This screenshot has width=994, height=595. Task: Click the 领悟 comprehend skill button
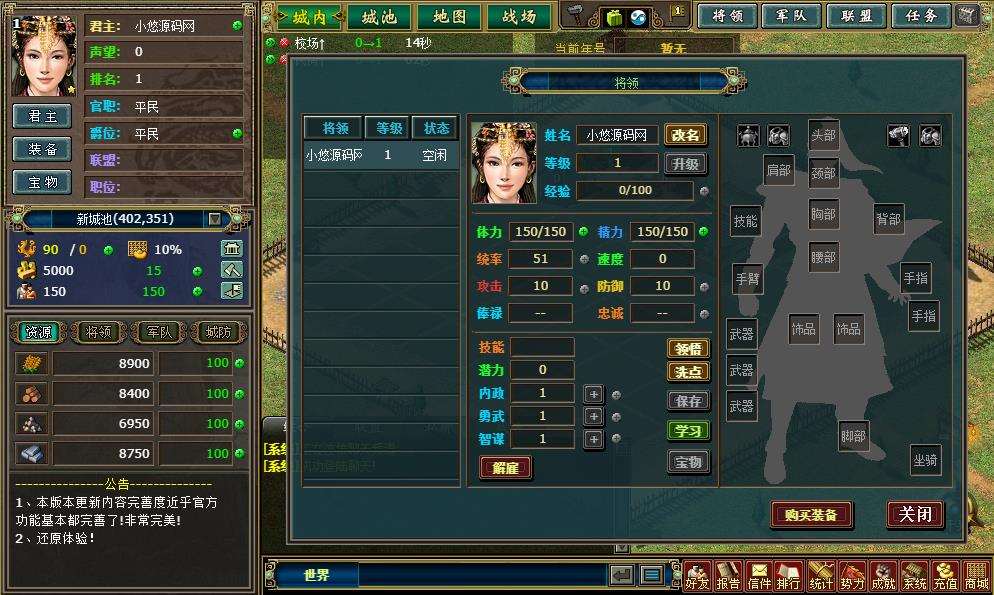[x=688, y=348]
